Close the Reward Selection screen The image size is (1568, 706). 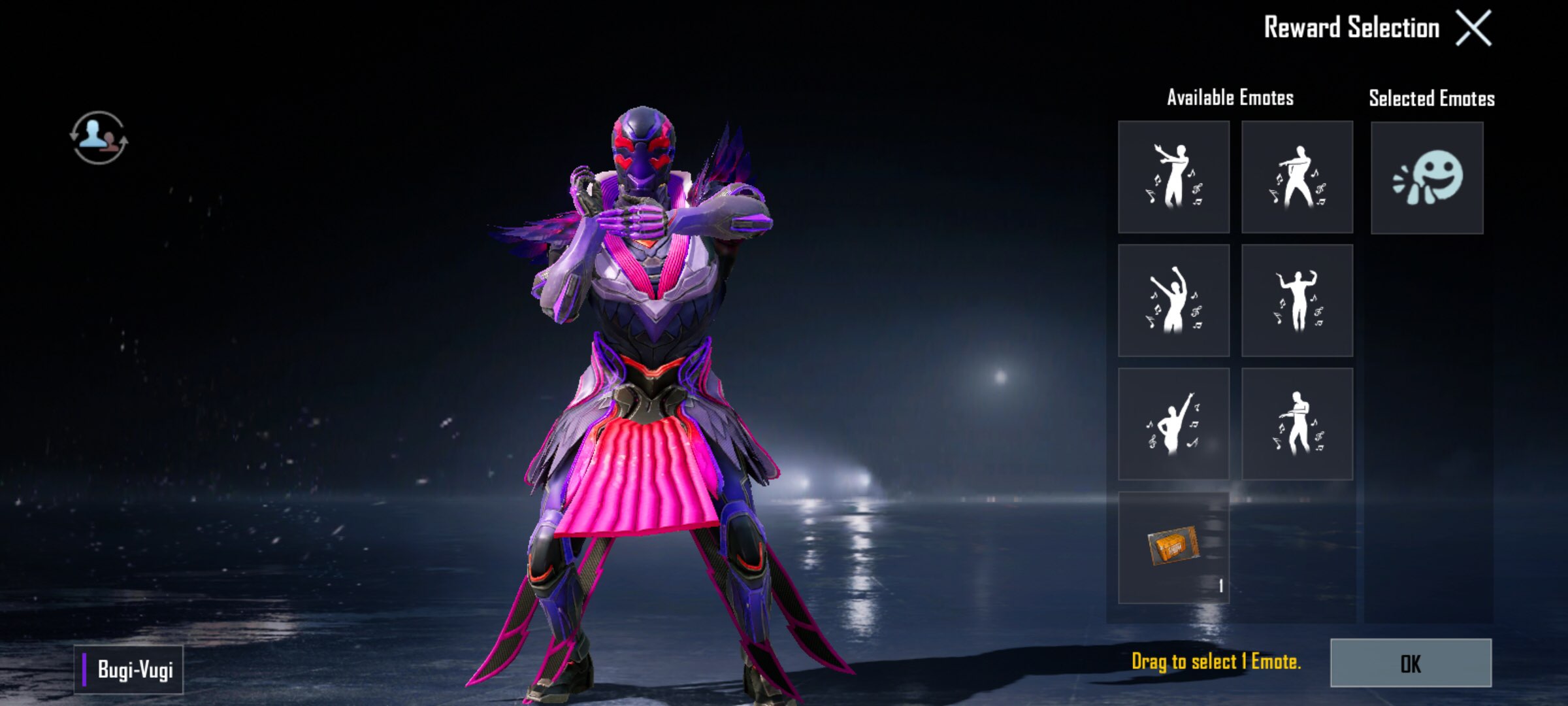[1473, 28]
